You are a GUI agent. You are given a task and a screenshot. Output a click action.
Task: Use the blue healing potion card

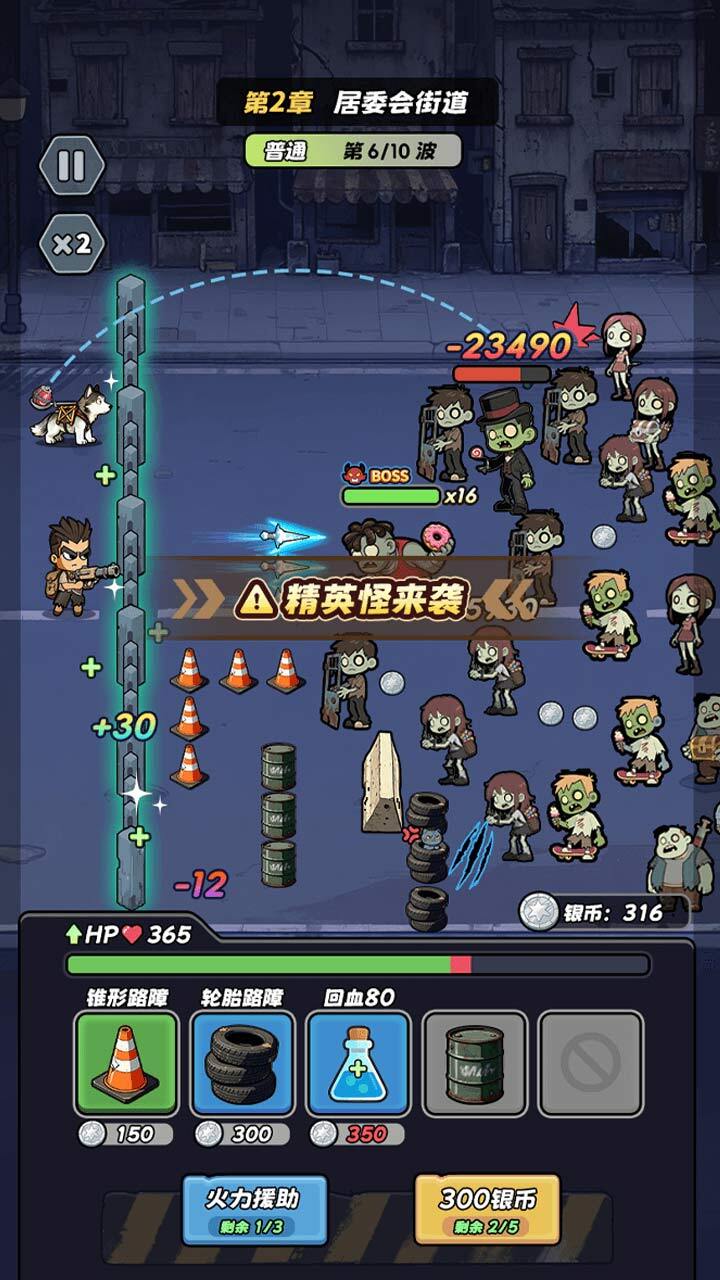coord(358,1063)
